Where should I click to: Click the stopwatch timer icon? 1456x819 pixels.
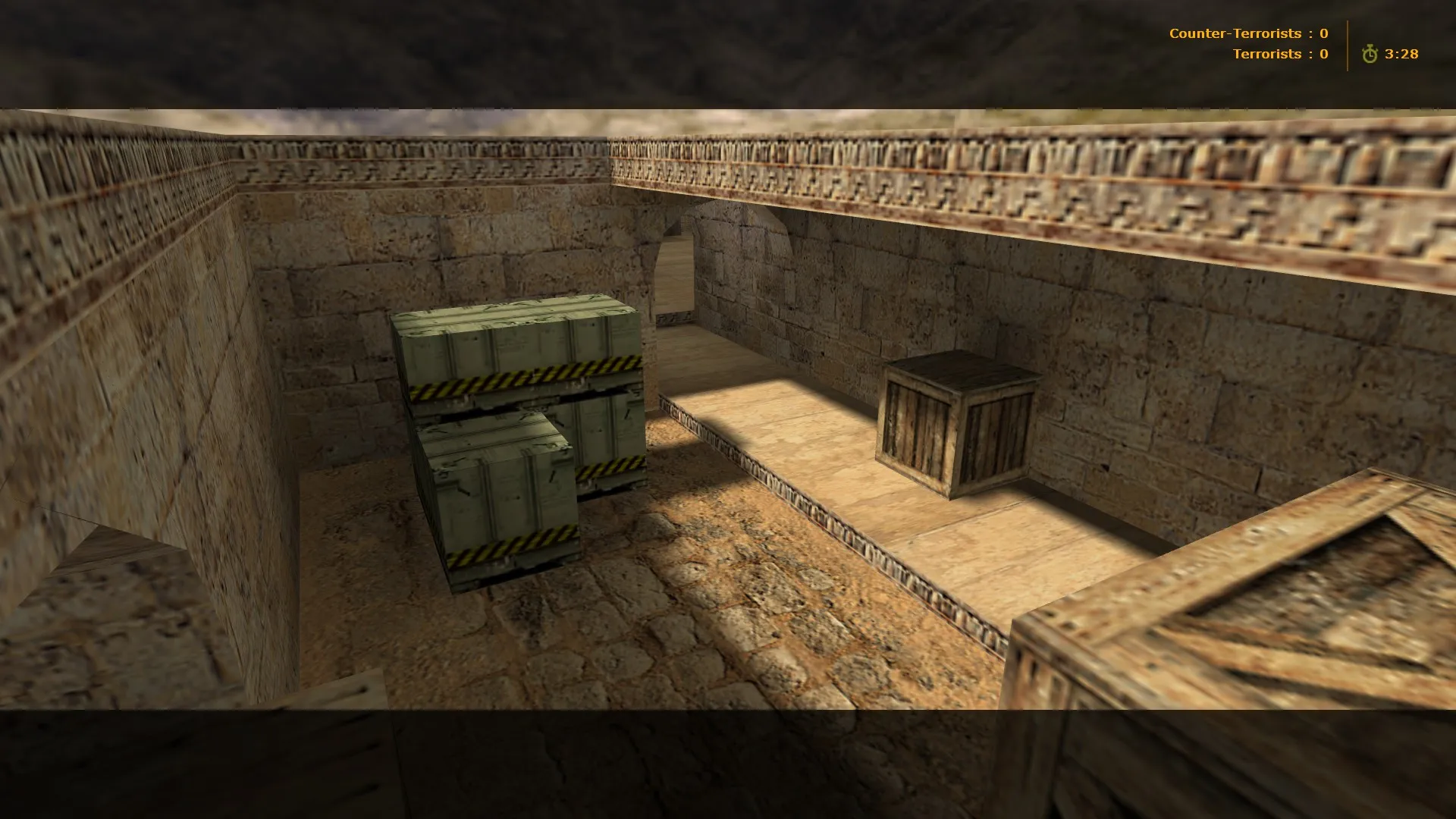1370,54
